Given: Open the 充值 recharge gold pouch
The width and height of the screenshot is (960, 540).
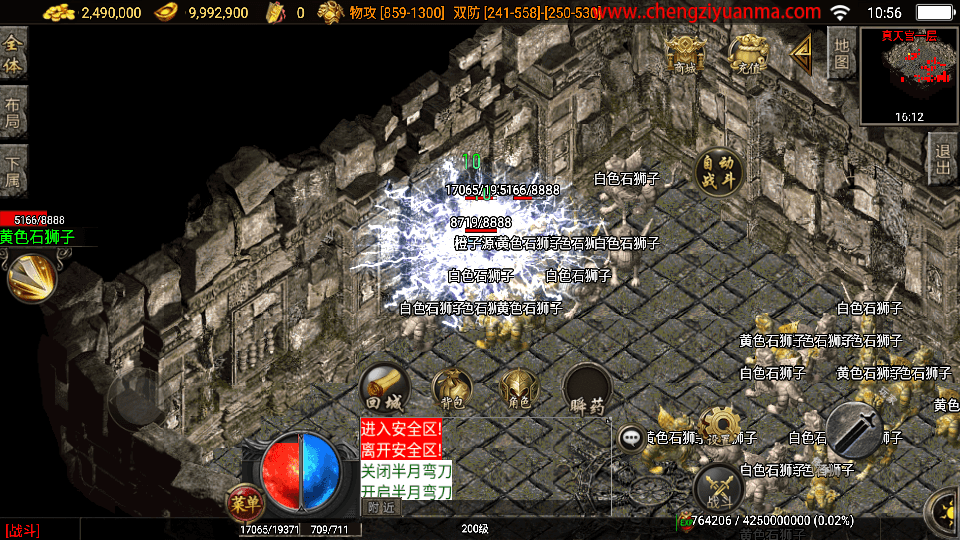Looking at the screenshot, I should (748, 52).
